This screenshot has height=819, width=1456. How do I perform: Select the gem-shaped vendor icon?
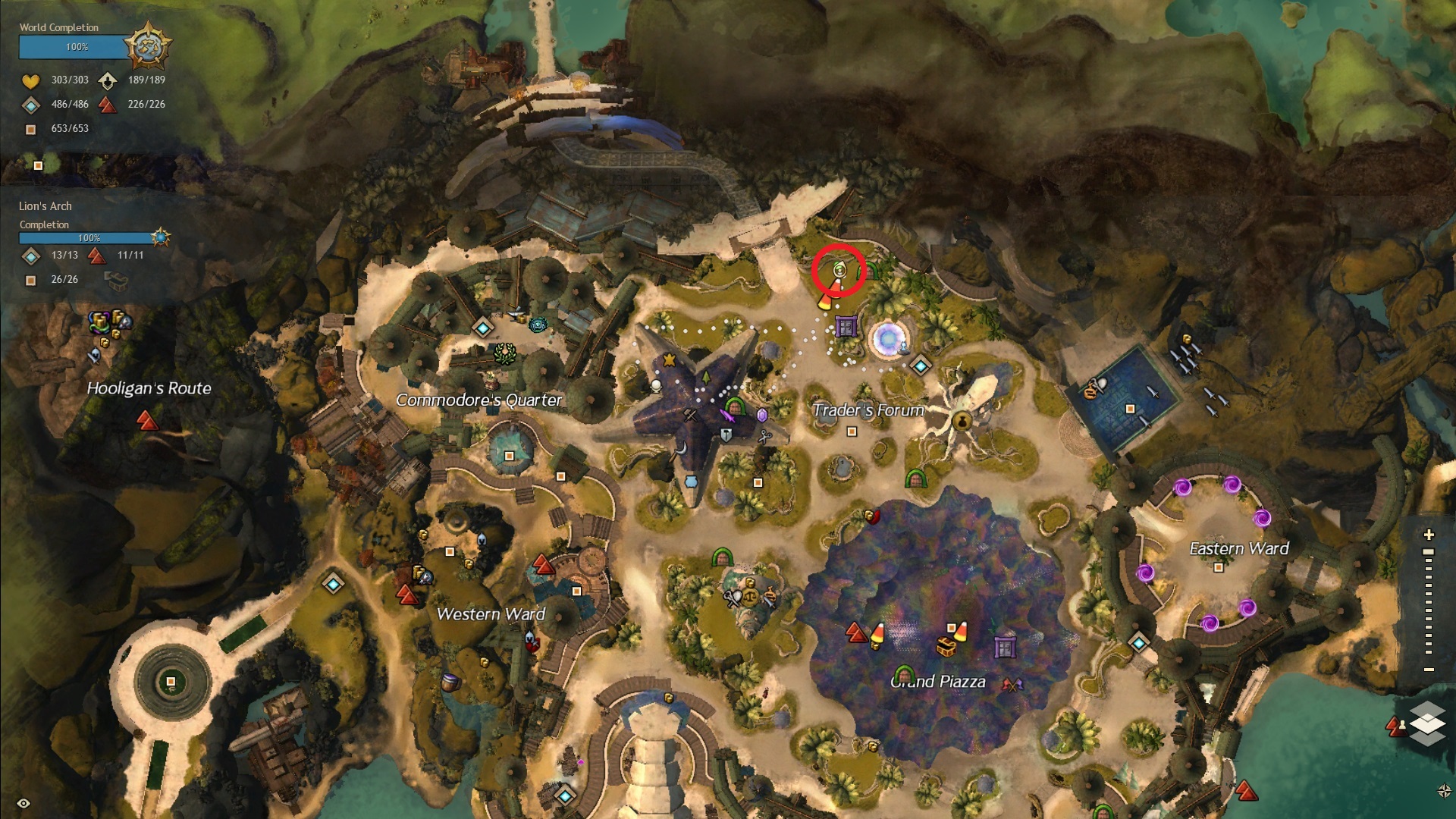(x=762, y=415)
